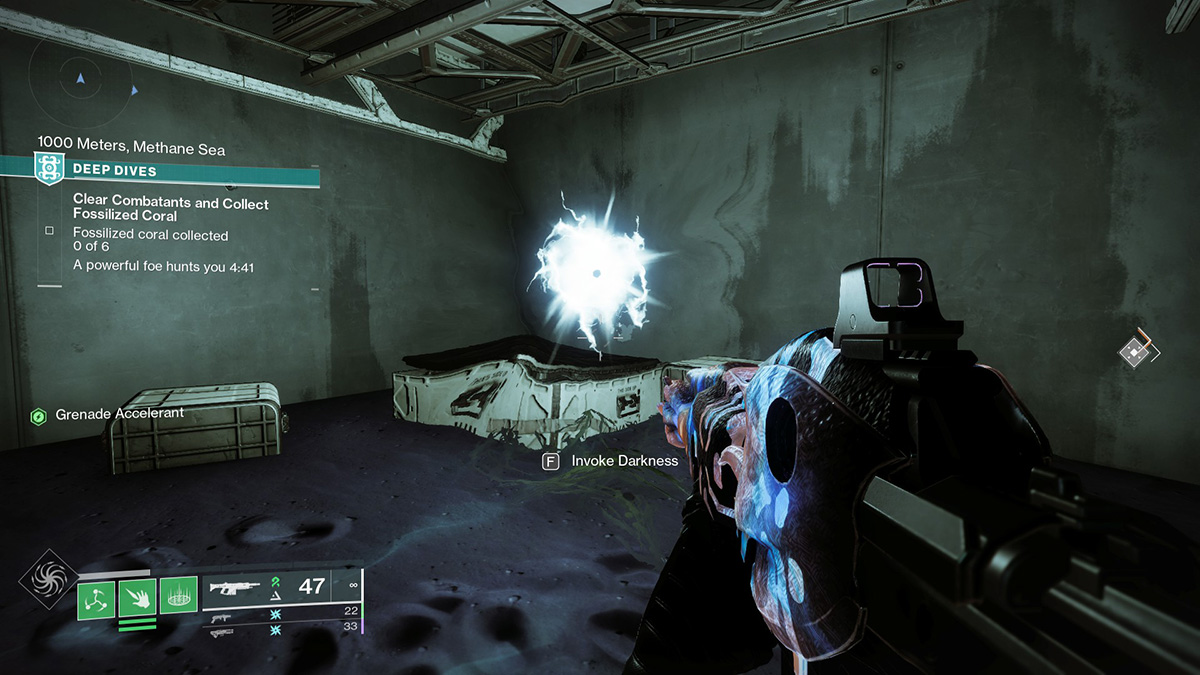The image size is (1200, 675).
Task: Select the Grenade Accelerant buff icon
Action: click(39, 414)
